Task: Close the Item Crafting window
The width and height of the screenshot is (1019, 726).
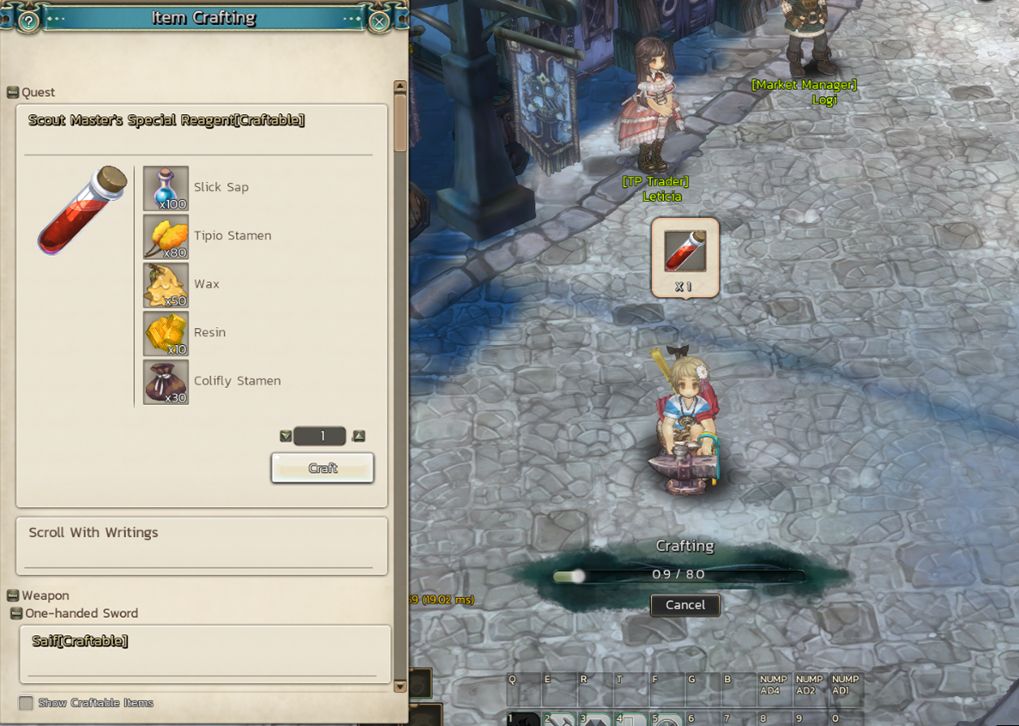Action: pos(379,20)
